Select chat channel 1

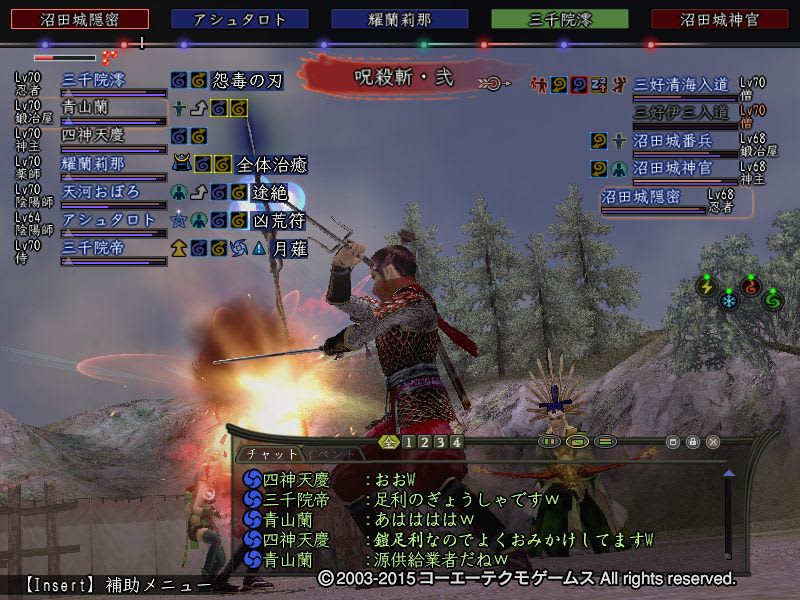tap(409, 441)
